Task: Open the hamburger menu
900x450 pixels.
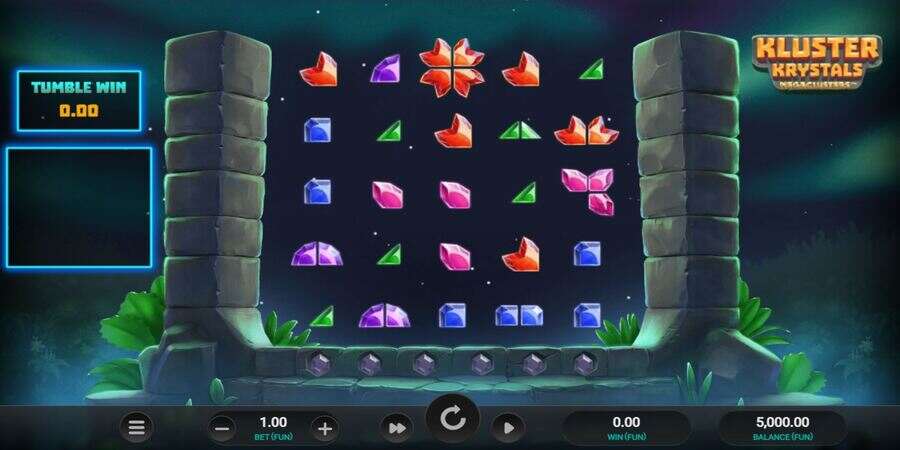Action: click(137, 428)
